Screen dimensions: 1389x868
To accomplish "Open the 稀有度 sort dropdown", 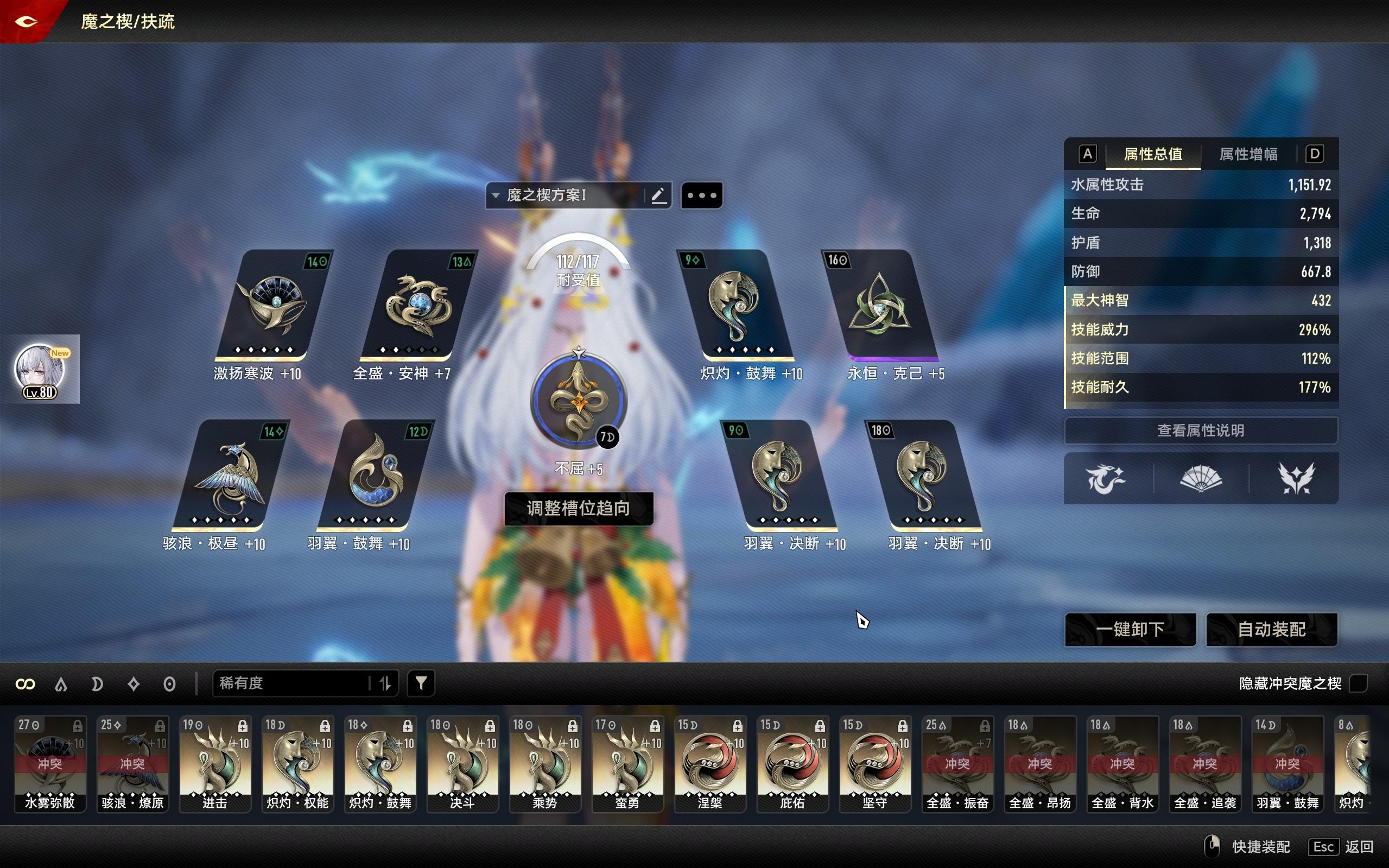I will pos(293,683).
